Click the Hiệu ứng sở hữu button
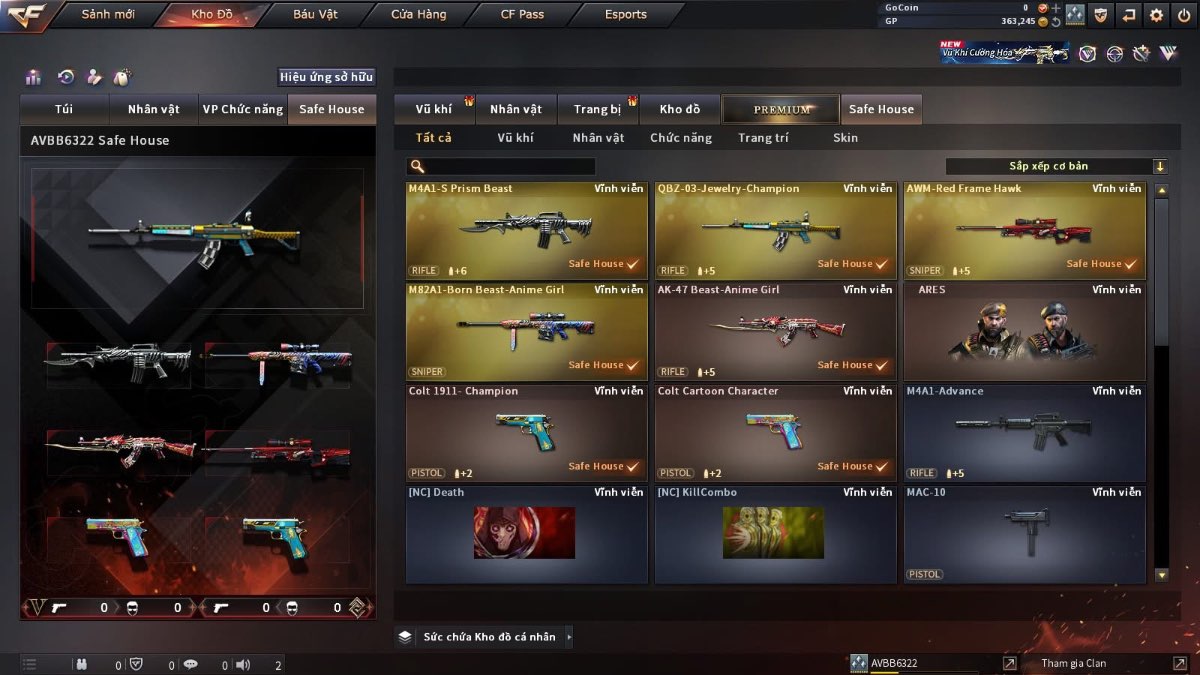 tap(326, 77)
